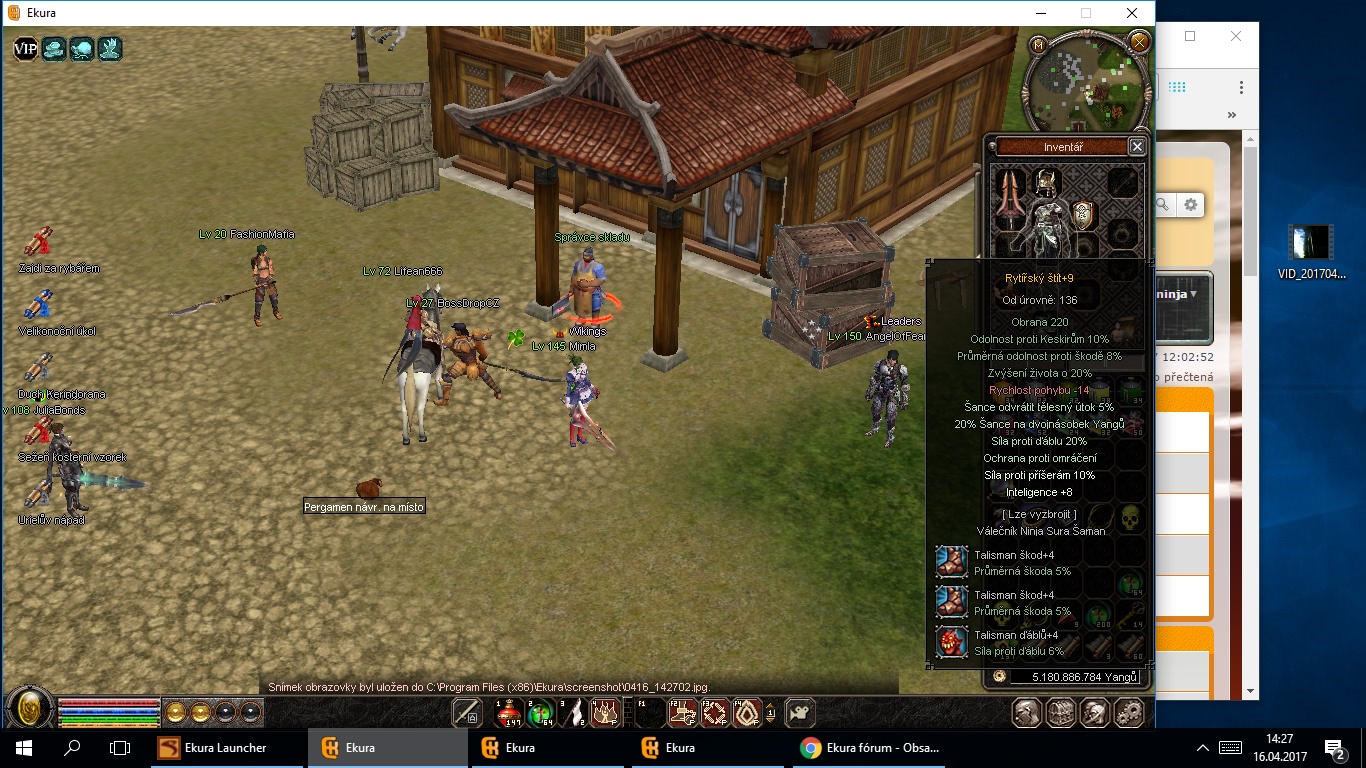The height and width of the screenshot is (768, 1366).
Task: Open Ekura fórum Chrome window from taskbar
Action: (870, 748)
